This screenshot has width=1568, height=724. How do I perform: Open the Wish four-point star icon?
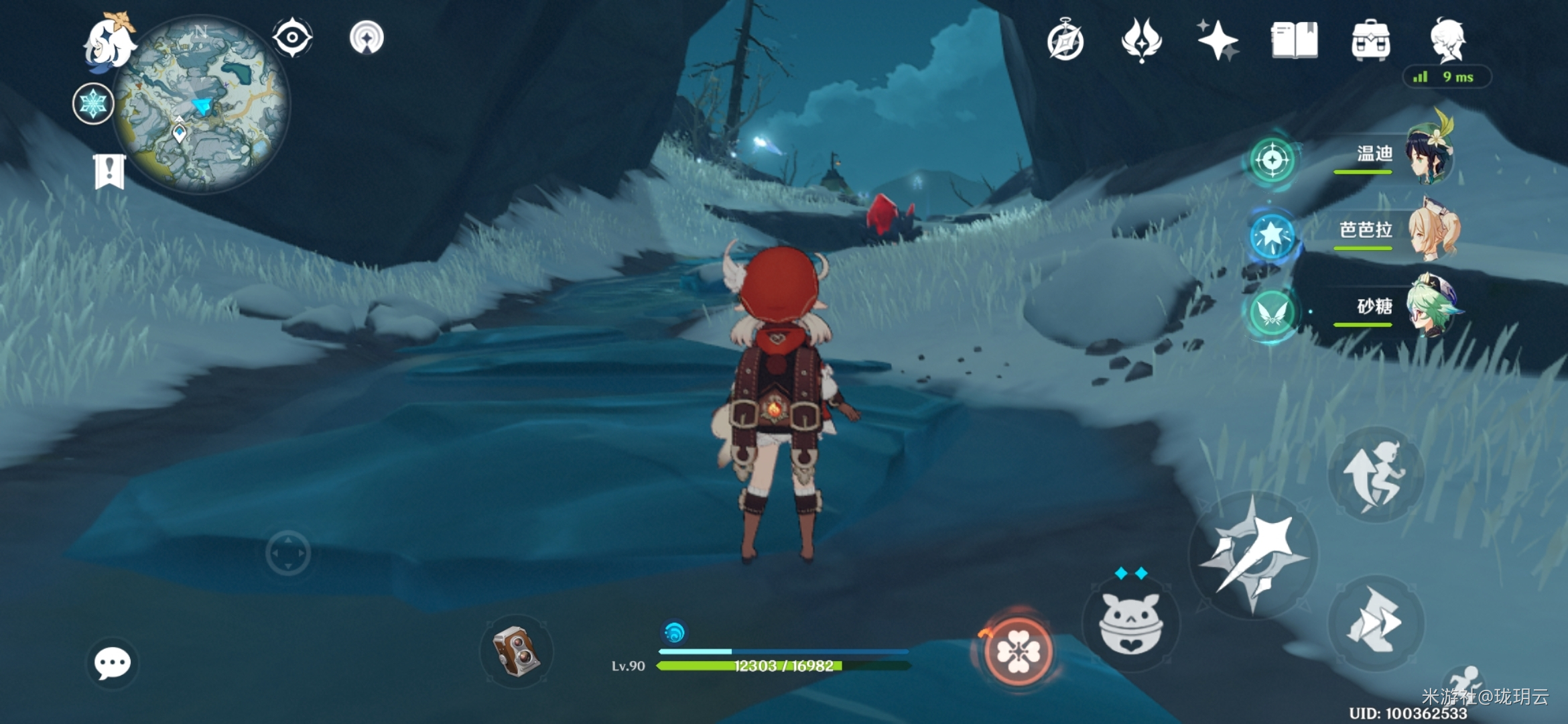[1218, 40]
